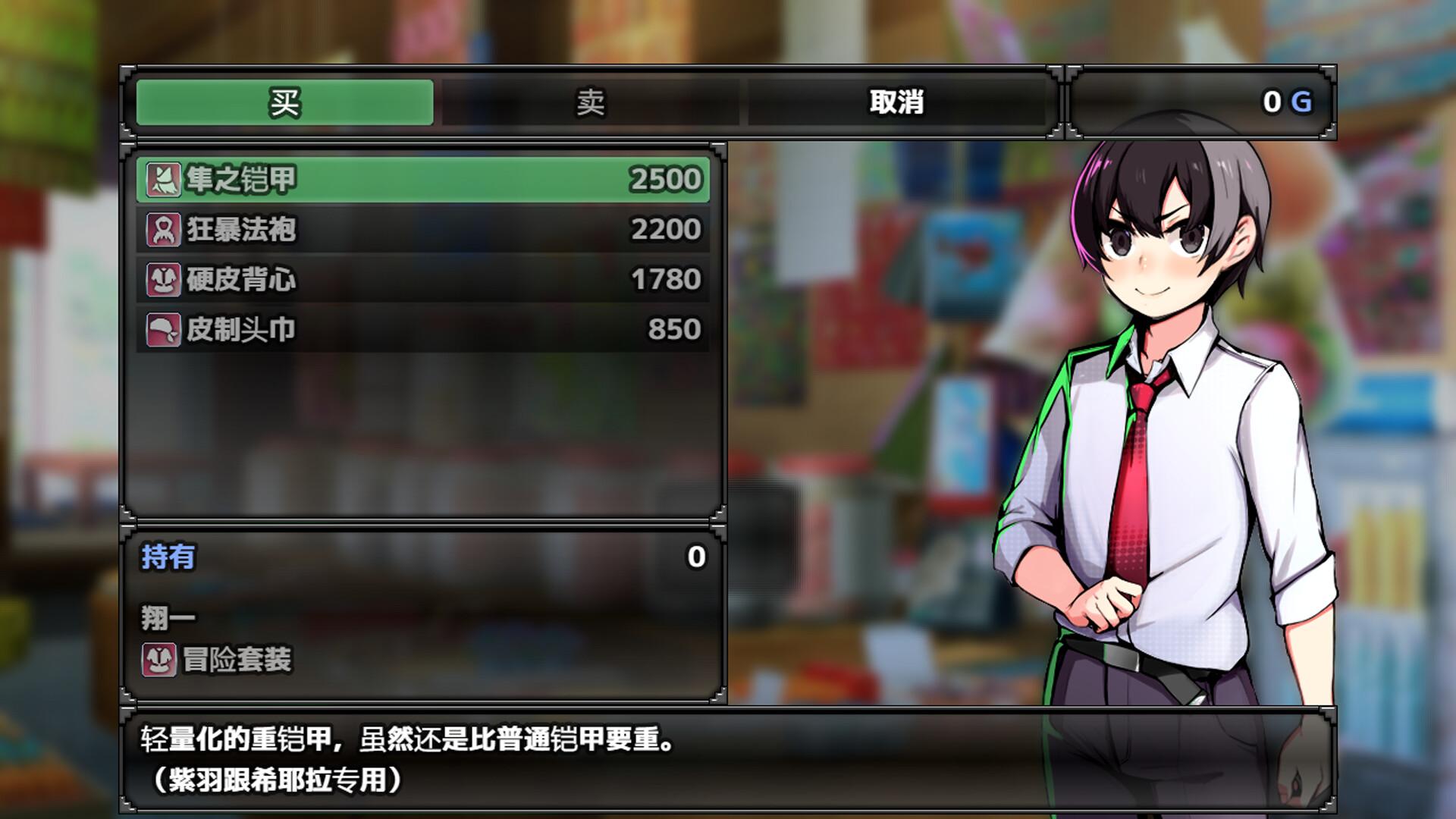Image resolution: width=1456 pixels, height=819 pixels.
Task: Click the hooded robe icon for 狂暴法袍
Action: tap(162, 227)
